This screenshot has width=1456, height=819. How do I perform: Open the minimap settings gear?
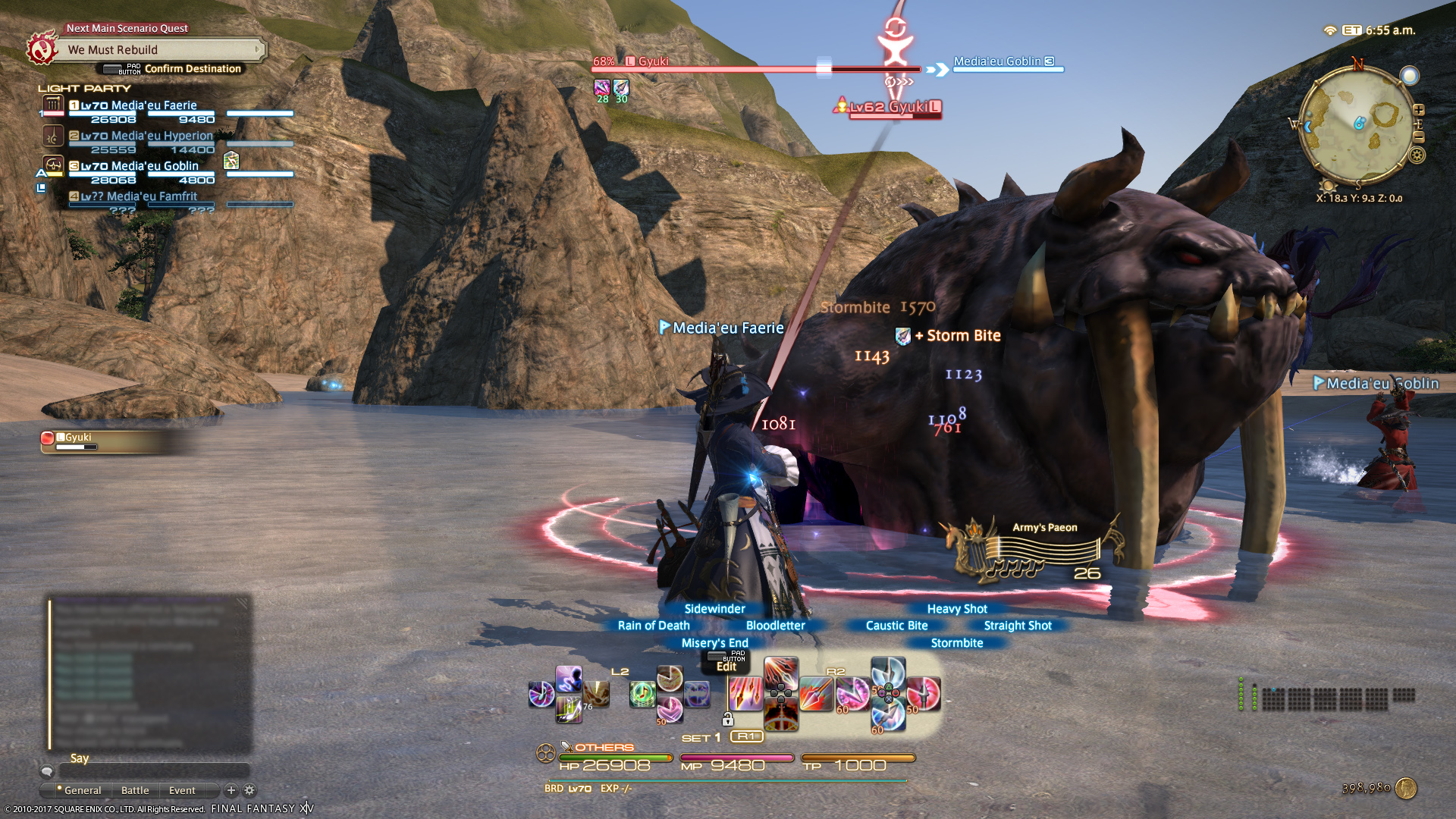[x=1417, y=155]
